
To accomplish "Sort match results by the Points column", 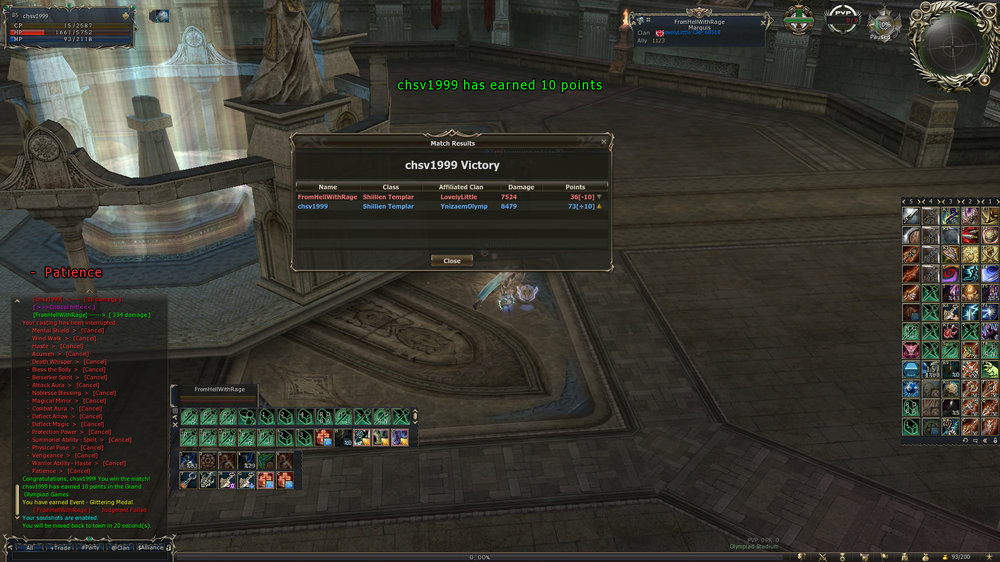I will pyautogui.click(x=575, y=187).
